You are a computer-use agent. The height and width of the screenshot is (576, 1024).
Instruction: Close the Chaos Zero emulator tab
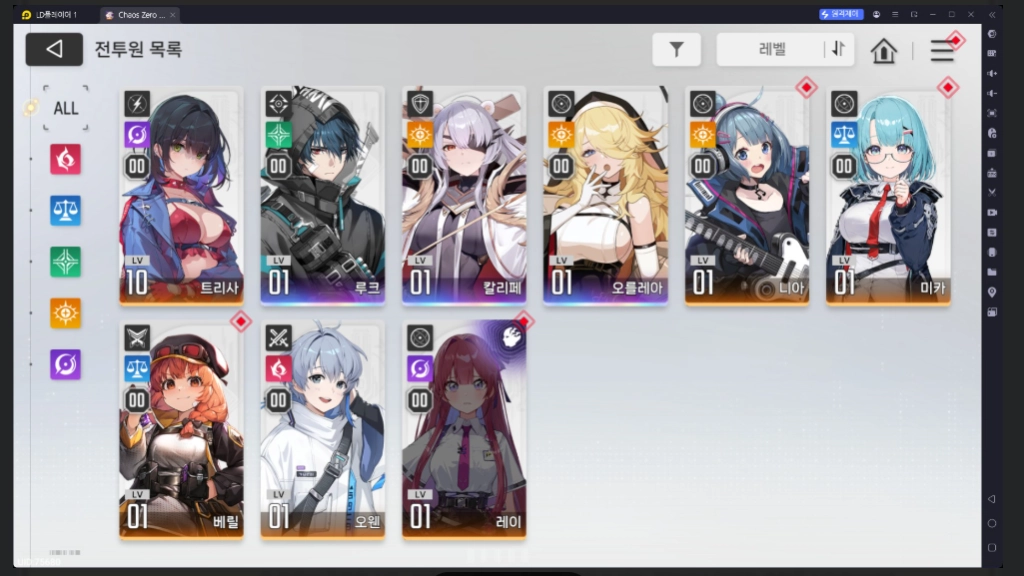tap(174, 15)
